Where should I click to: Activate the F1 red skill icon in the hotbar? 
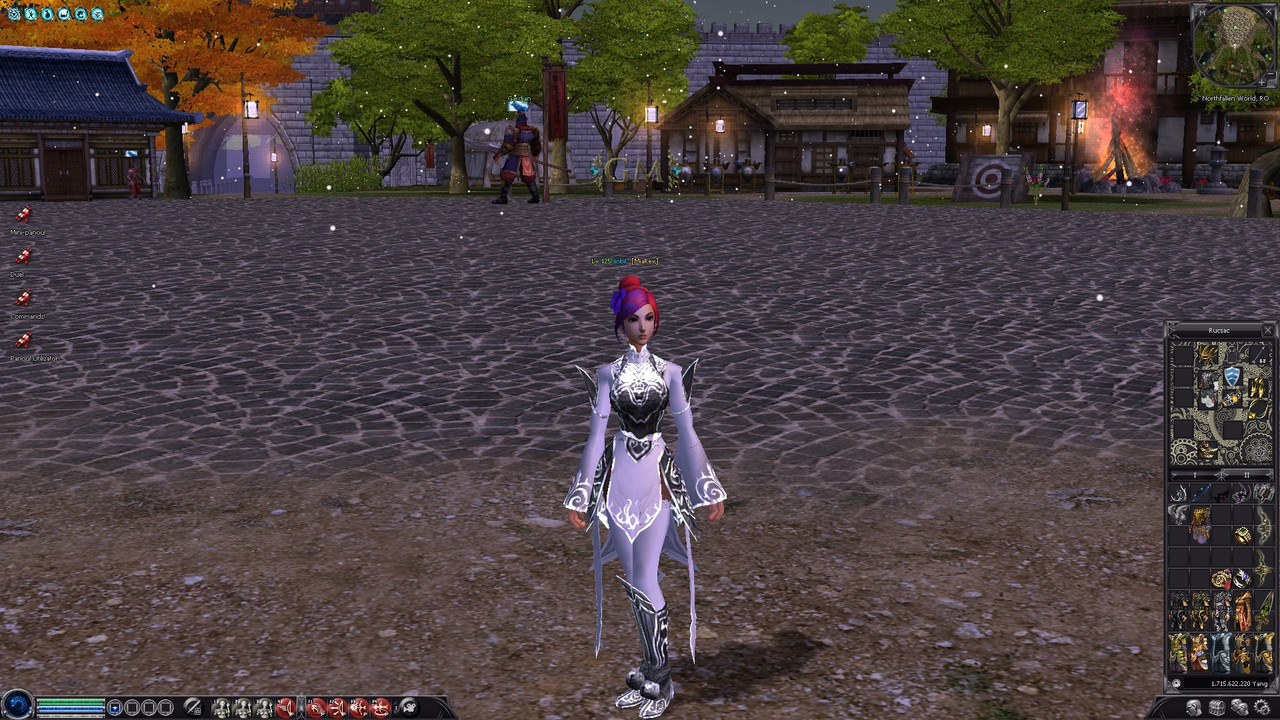pyautogui.click(x=315, y=707)
